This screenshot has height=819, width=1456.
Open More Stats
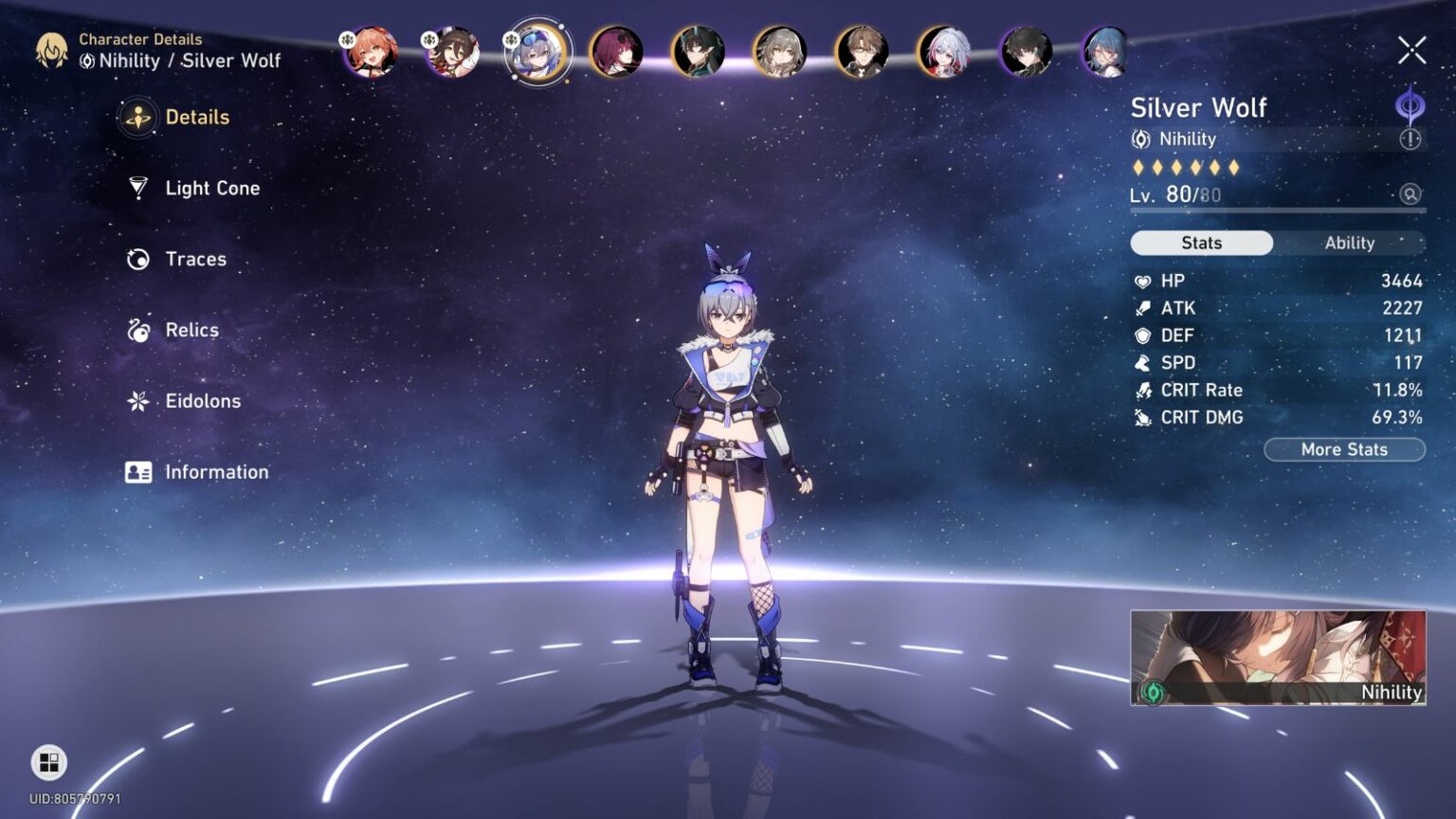1344,449
